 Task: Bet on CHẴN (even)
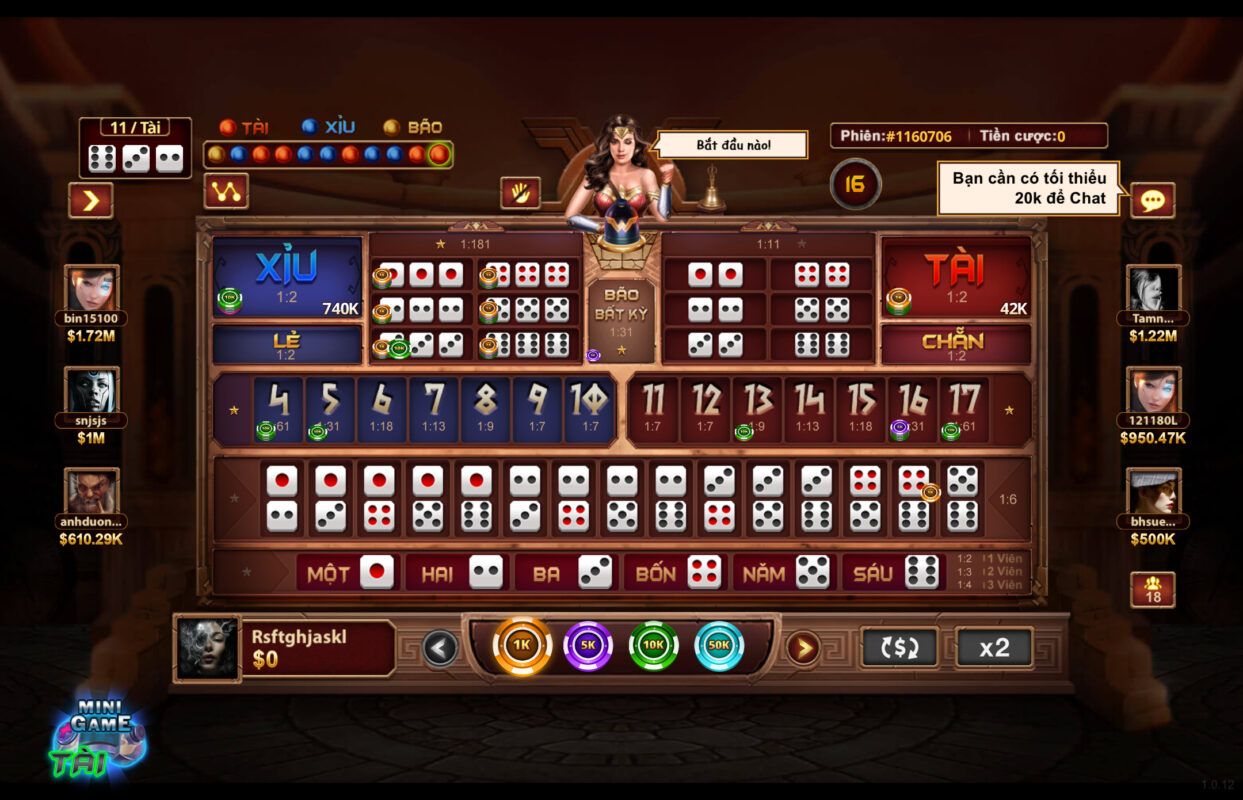pyautogui.click(x=955, y=344)
